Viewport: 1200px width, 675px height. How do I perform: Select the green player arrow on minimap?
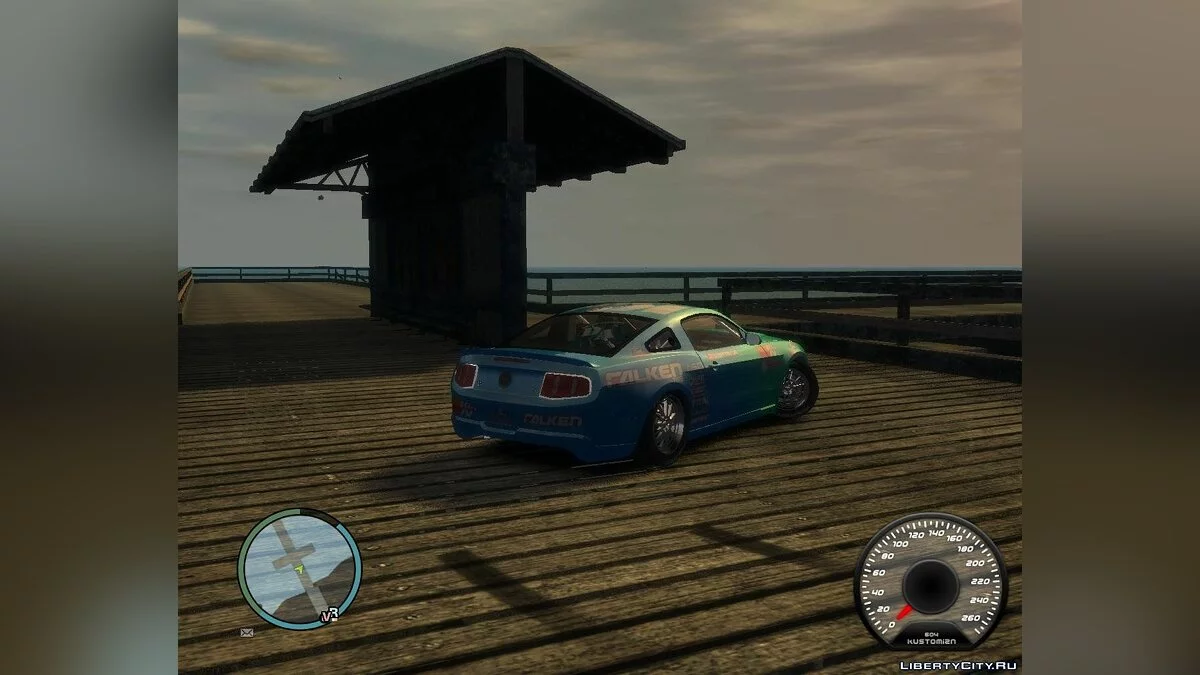298,569
